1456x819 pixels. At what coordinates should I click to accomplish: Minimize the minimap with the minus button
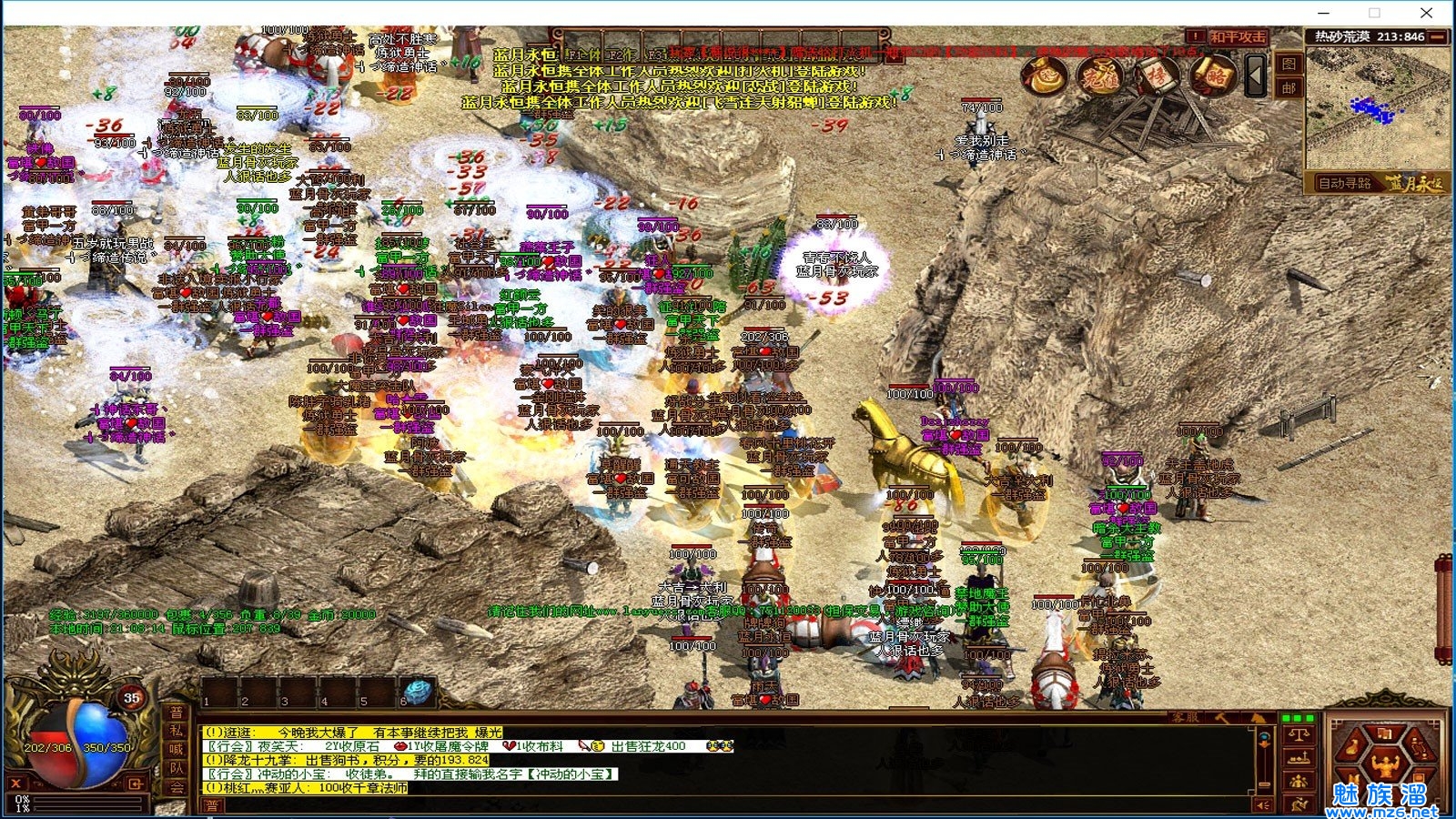[x=1438, y=36]
